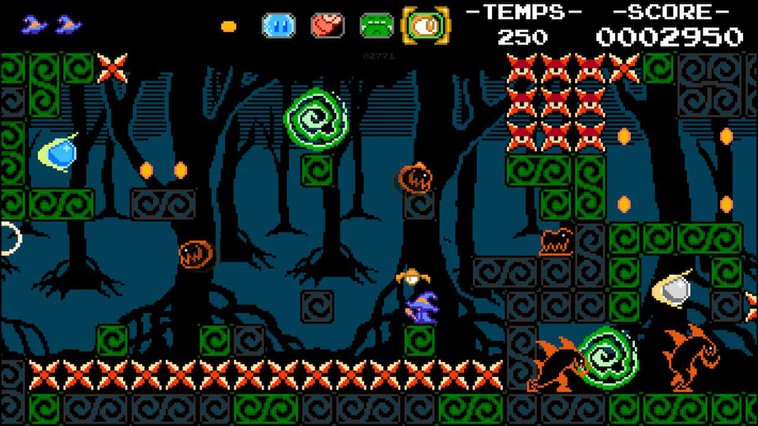Choose the red meat power icon

(x=326, y=25)
